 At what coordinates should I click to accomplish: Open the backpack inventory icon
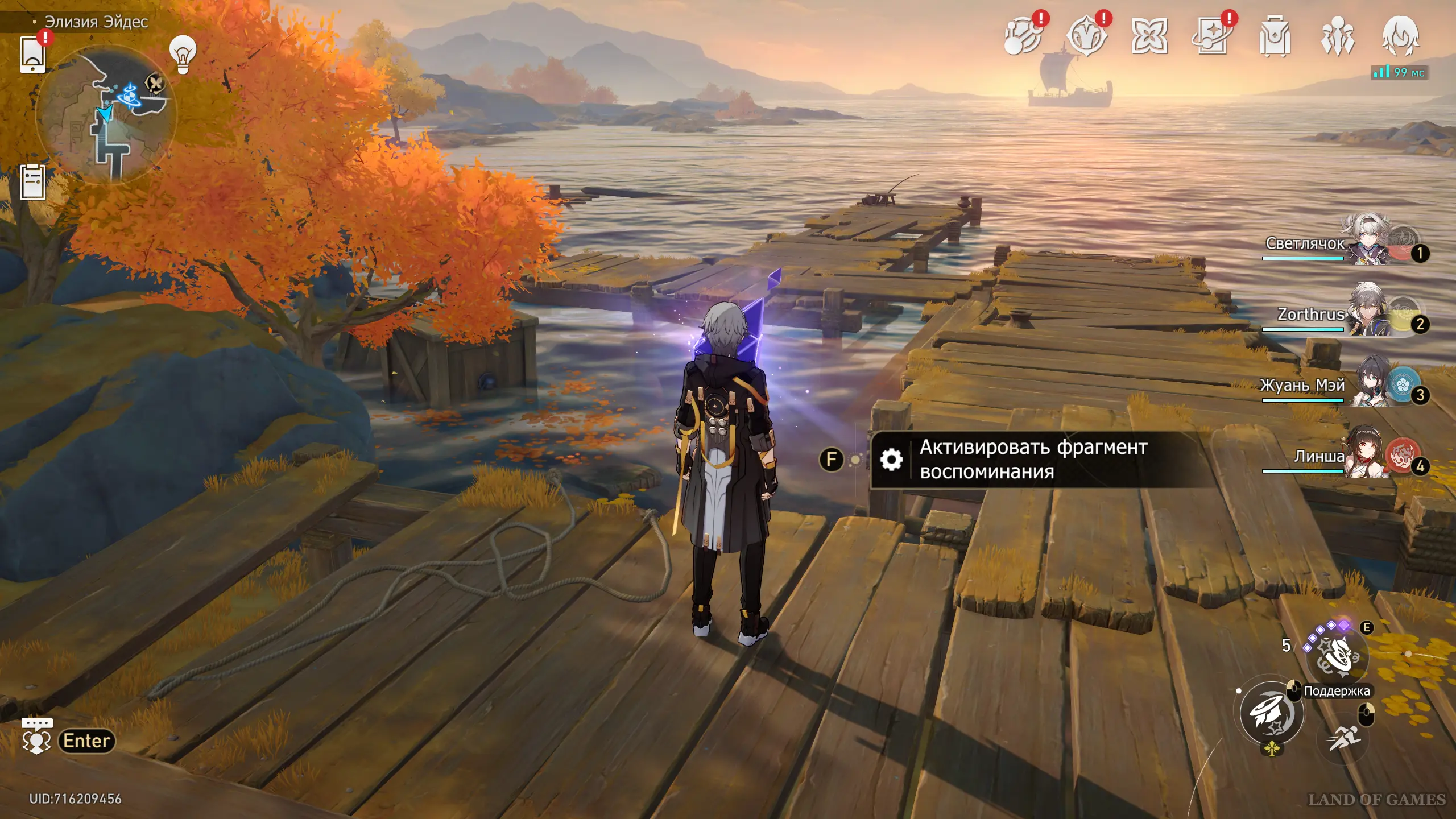[1275, 37]
